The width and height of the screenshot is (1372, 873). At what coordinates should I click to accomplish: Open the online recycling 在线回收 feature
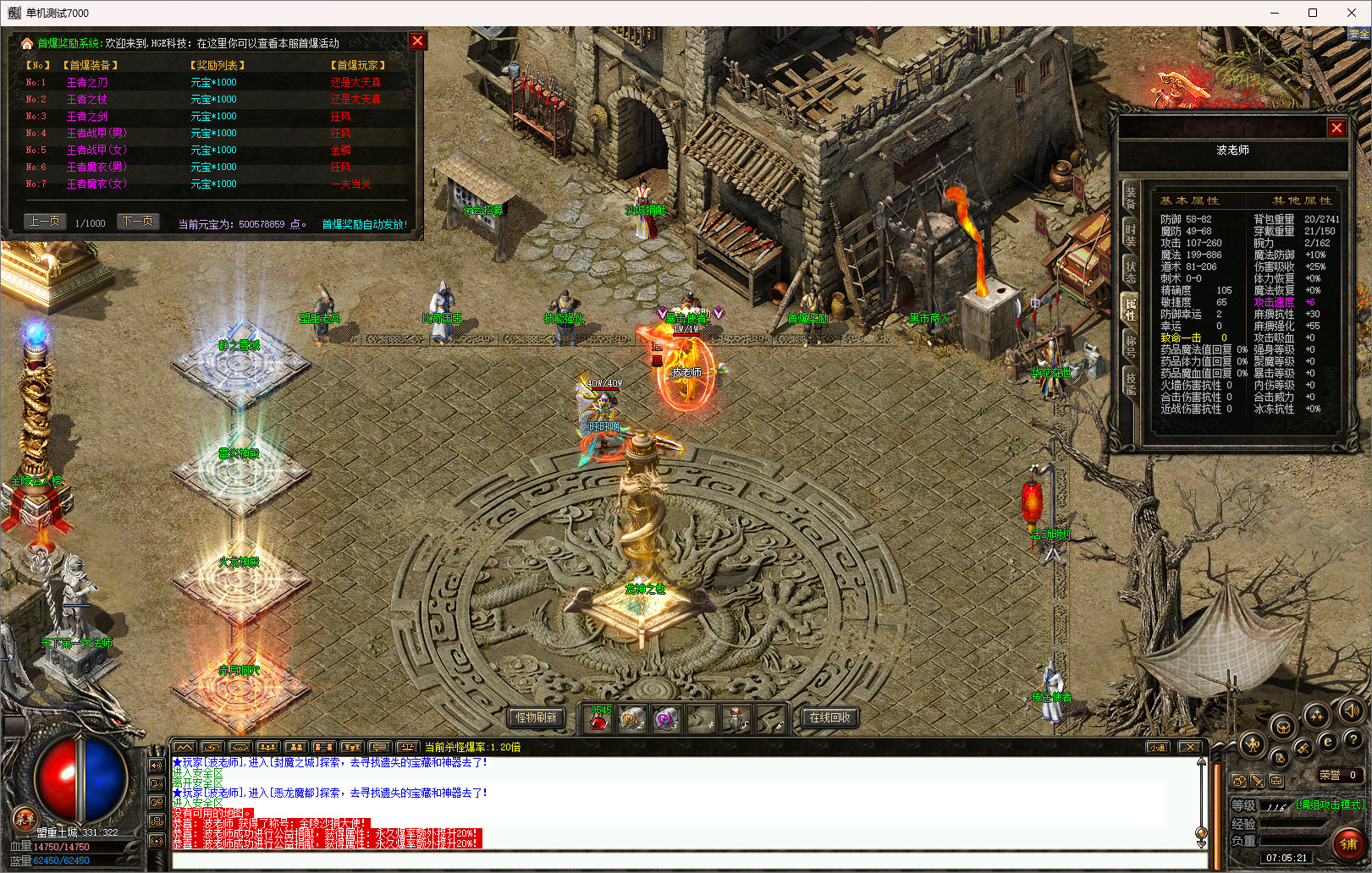(x=829, y=717)
